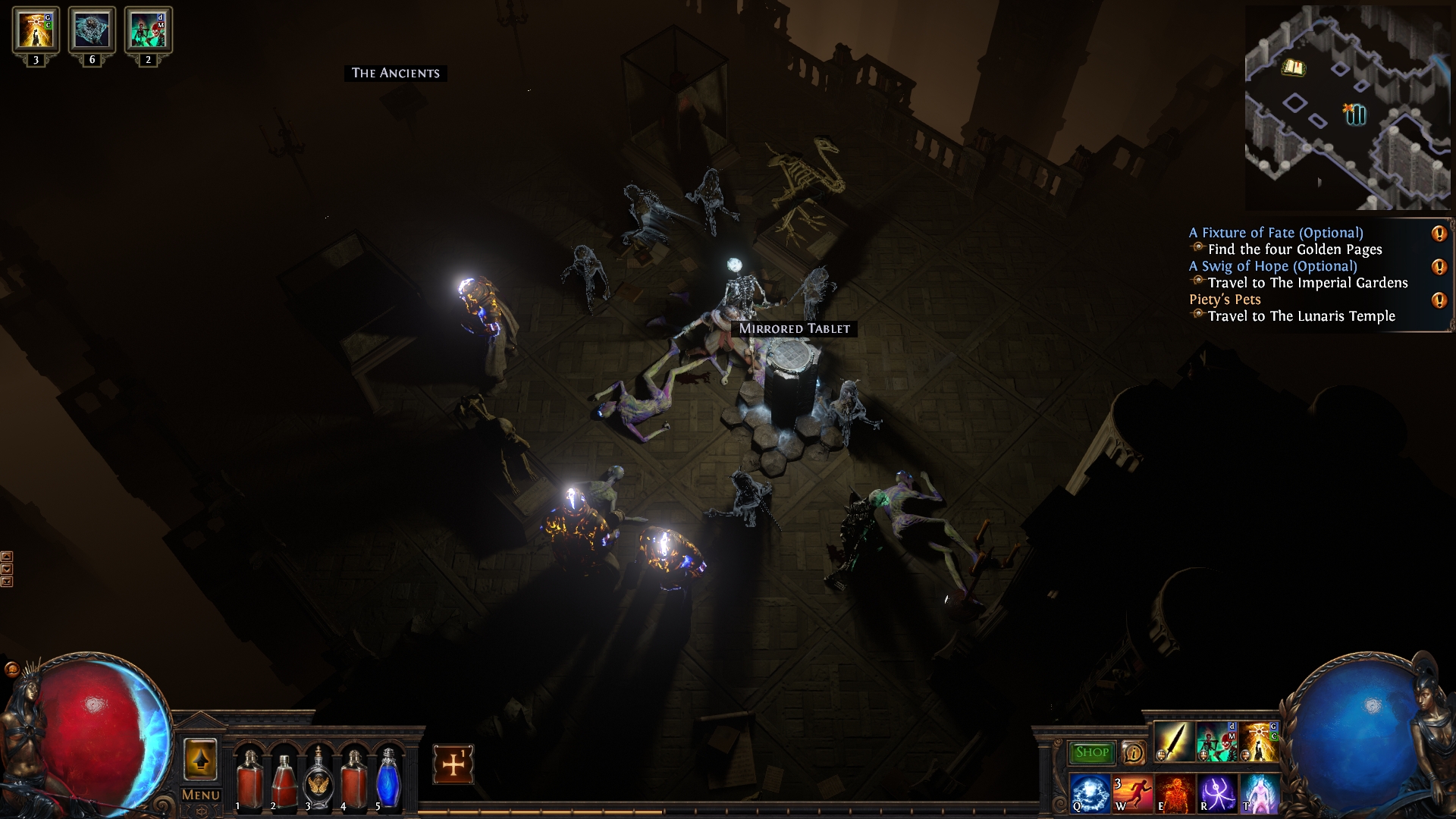This screenshot has height=819, width=1456.
Task: Click the spectral creature buff icon with count 6
Action: point(92,30)
